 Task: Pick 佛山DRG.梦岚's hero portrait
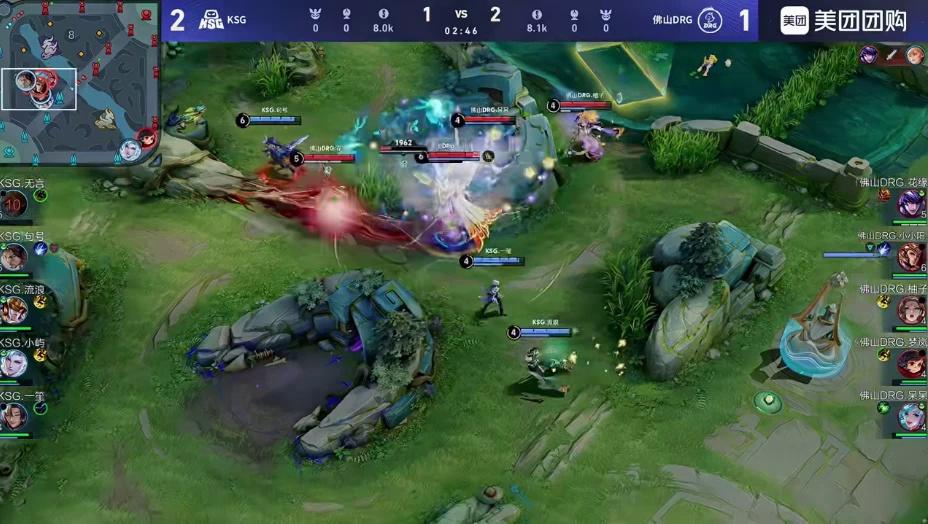(910, 364)
